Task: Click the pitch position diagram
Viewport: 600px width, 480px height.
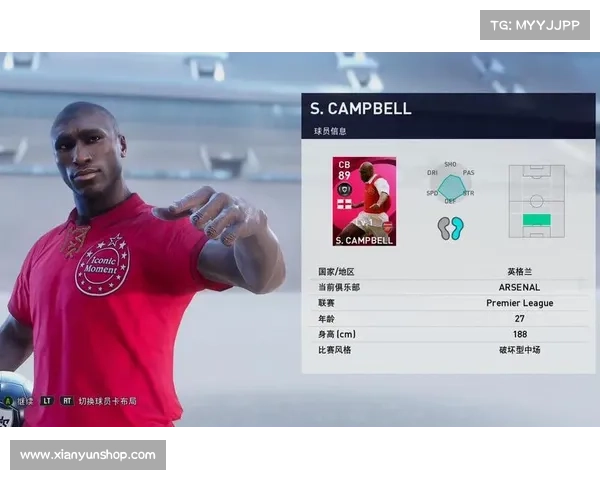Action: point(536,201)
